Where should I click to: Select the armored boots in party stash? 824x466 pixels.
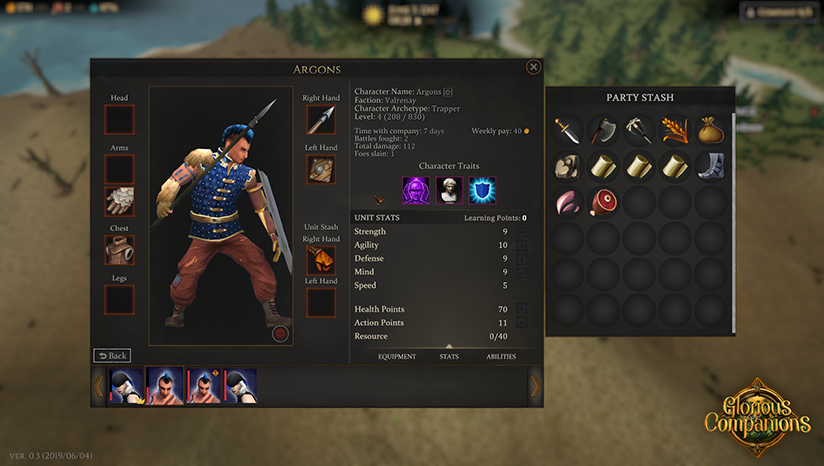click(x=711, y=166)
